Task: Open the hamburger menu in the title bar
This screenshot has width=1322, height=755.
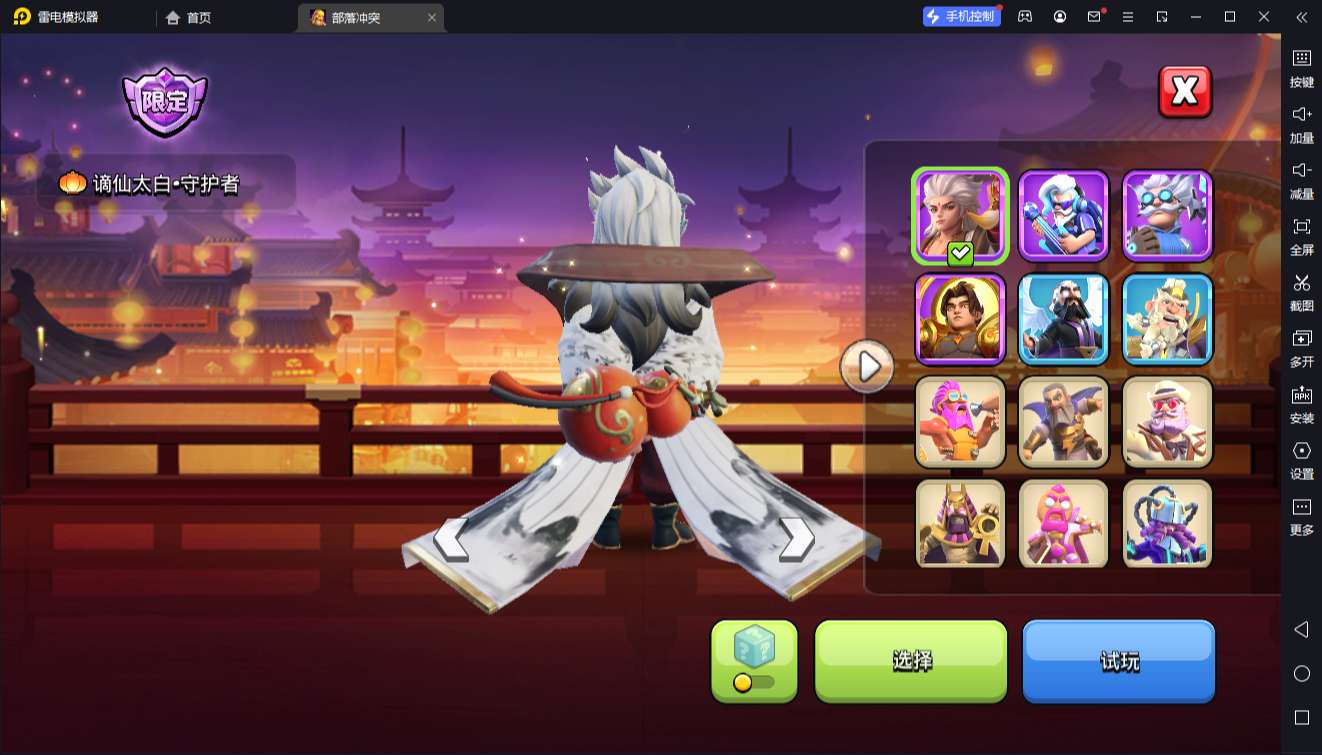Action: click(1128, 17)
